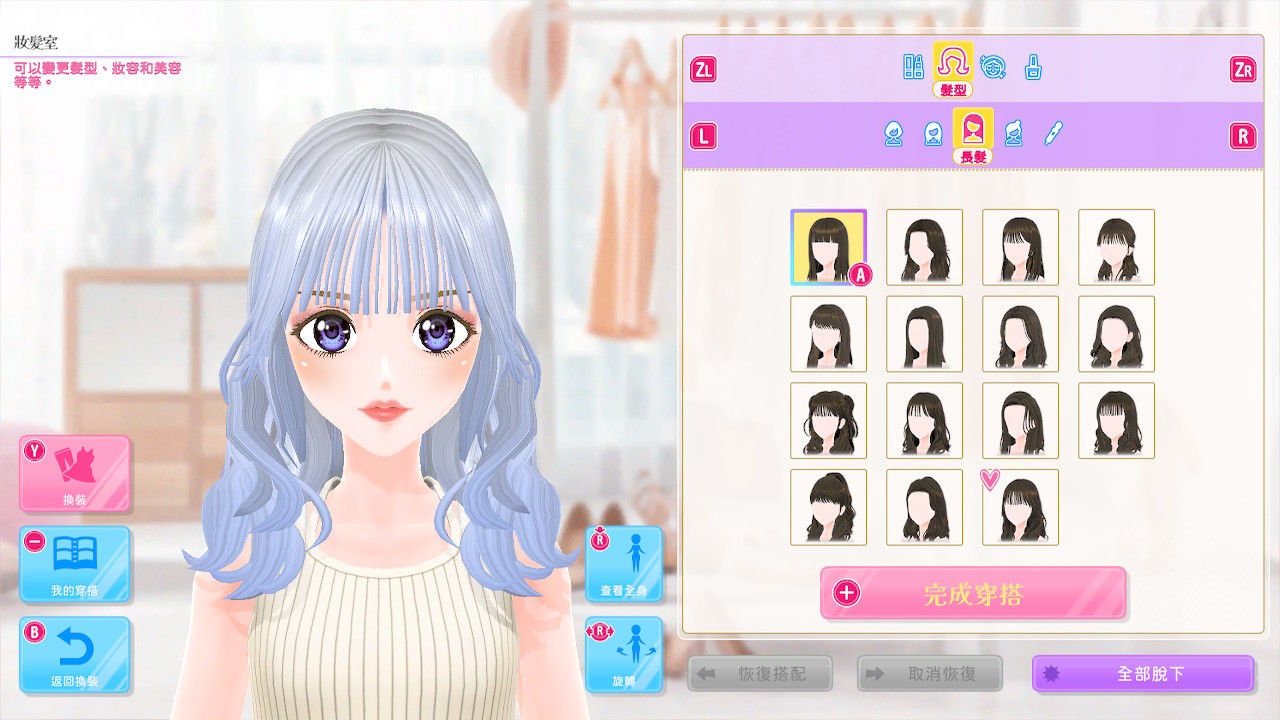Screen dimensions: 1280x720
Task: Open 換裝 to change clothes
Action: pos(76,478)
